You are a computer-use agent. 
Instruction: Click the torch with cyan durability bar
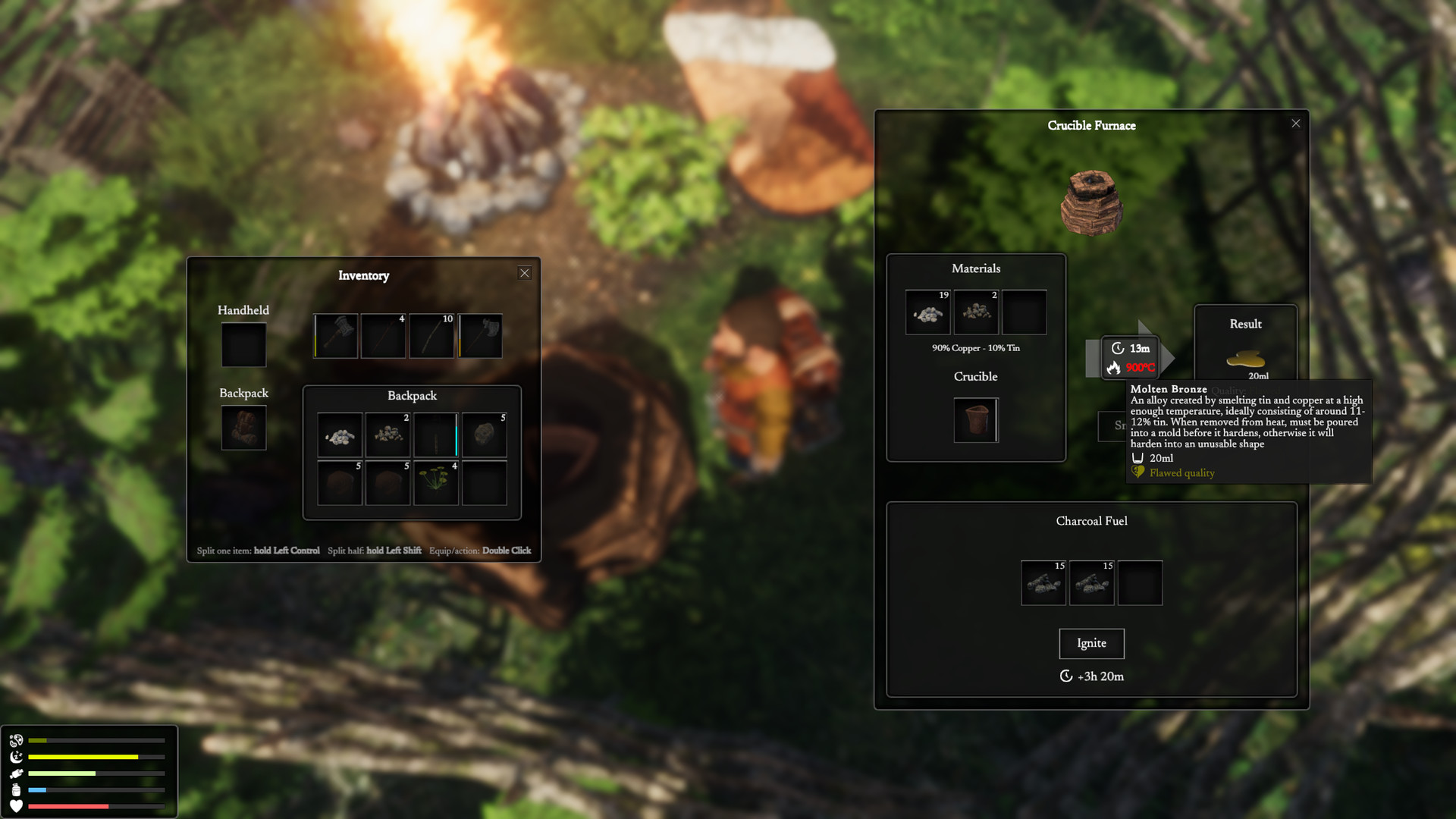[435, 435]
